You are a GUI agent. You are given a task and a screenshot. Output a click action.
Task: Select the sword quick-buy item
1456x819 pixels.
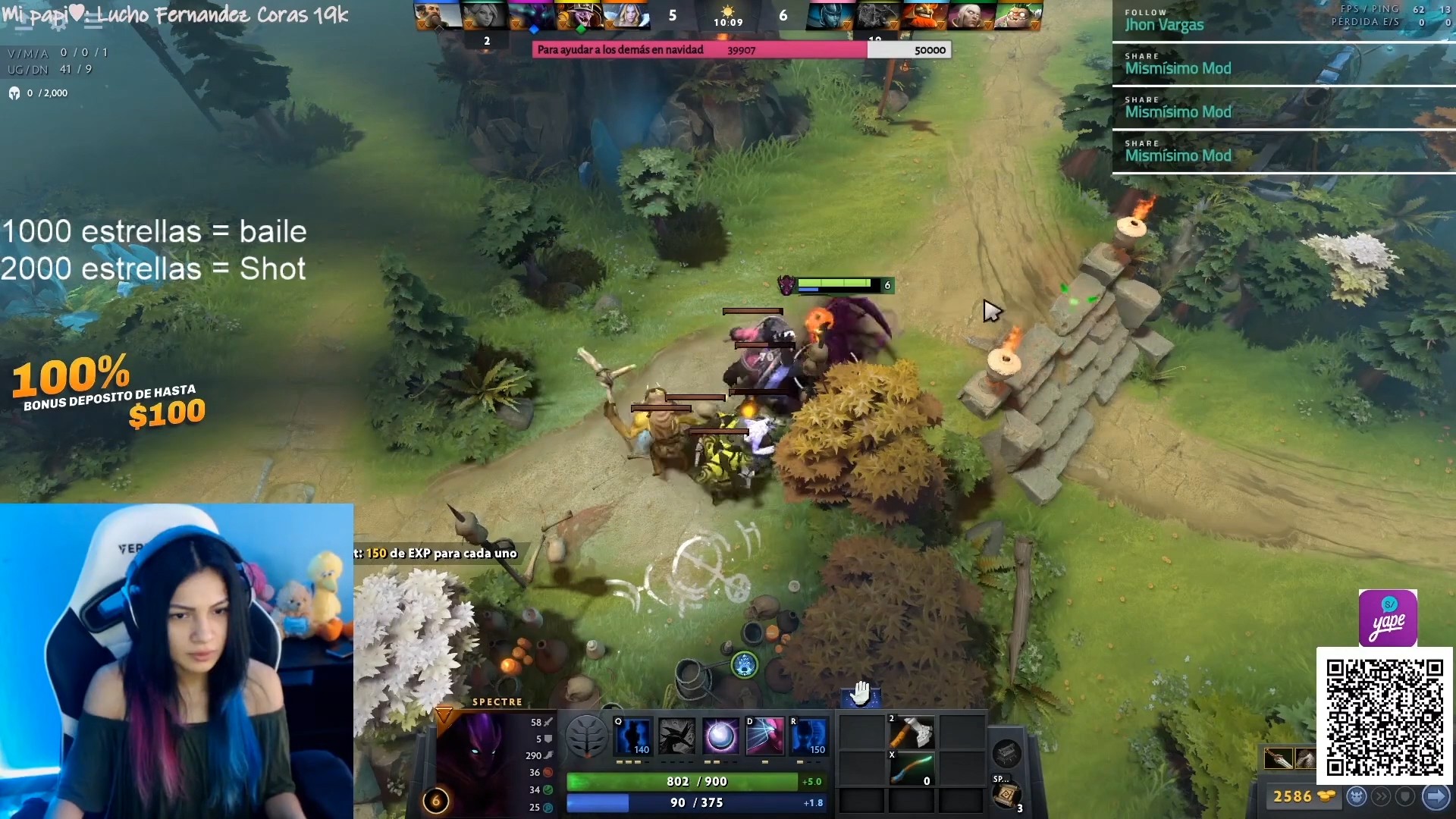pyautogui.click(x=1279, y=758)
